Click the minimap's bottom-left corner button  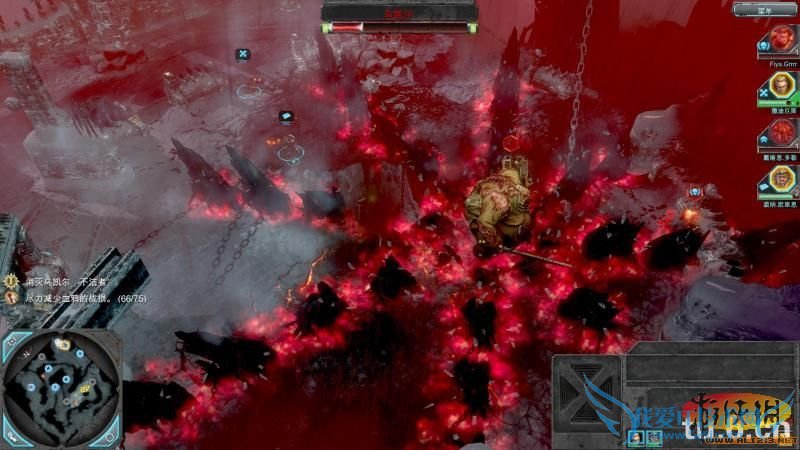tap(12, 437)
